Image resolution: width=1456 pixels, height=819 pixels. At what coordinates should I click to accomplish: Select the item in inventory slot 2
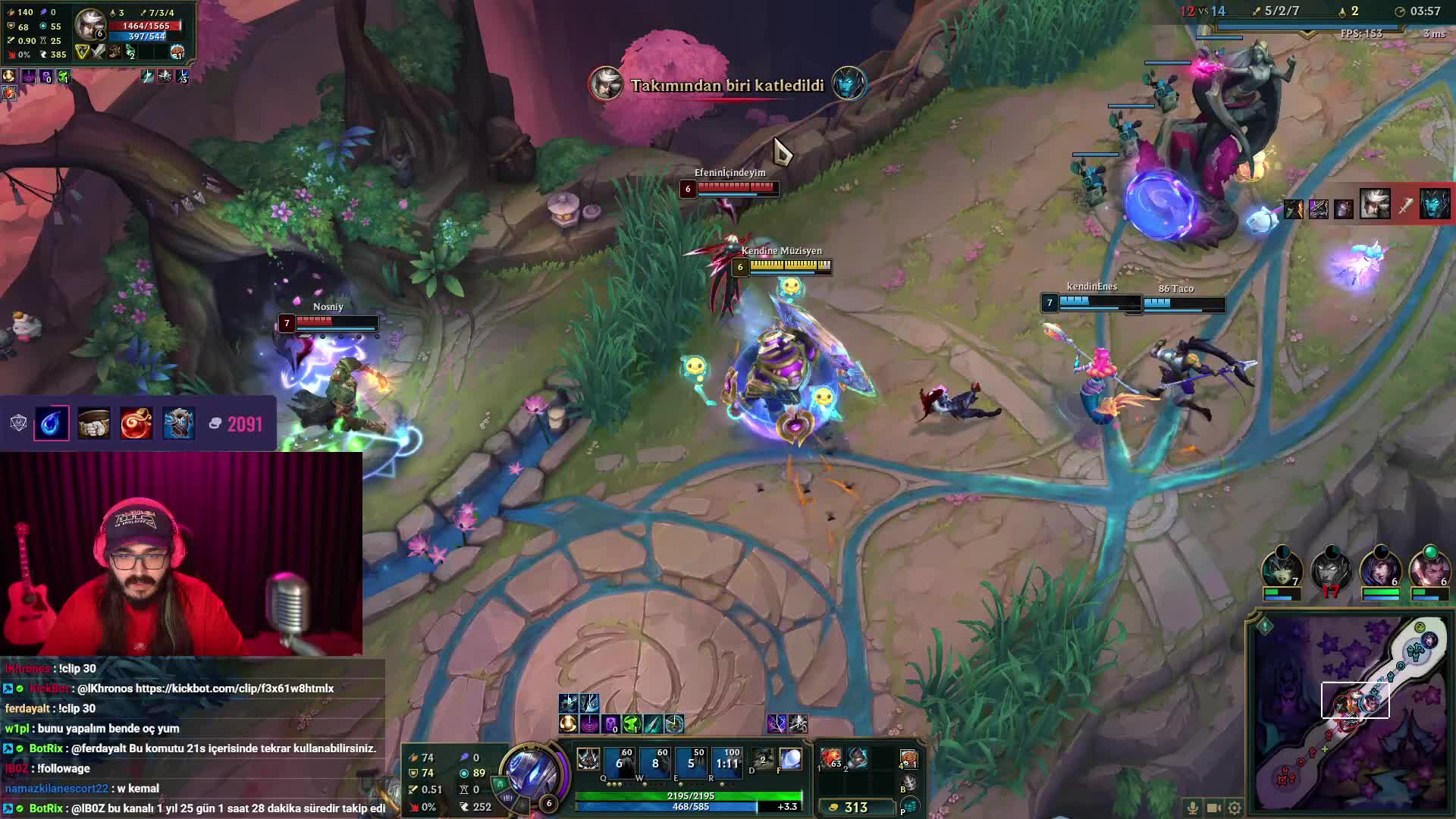[858, 758]
